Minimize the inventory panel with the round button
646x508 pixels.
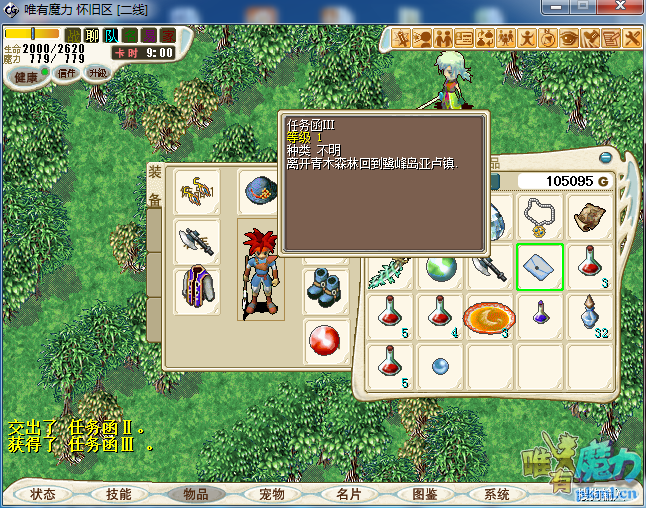point(605,157)
